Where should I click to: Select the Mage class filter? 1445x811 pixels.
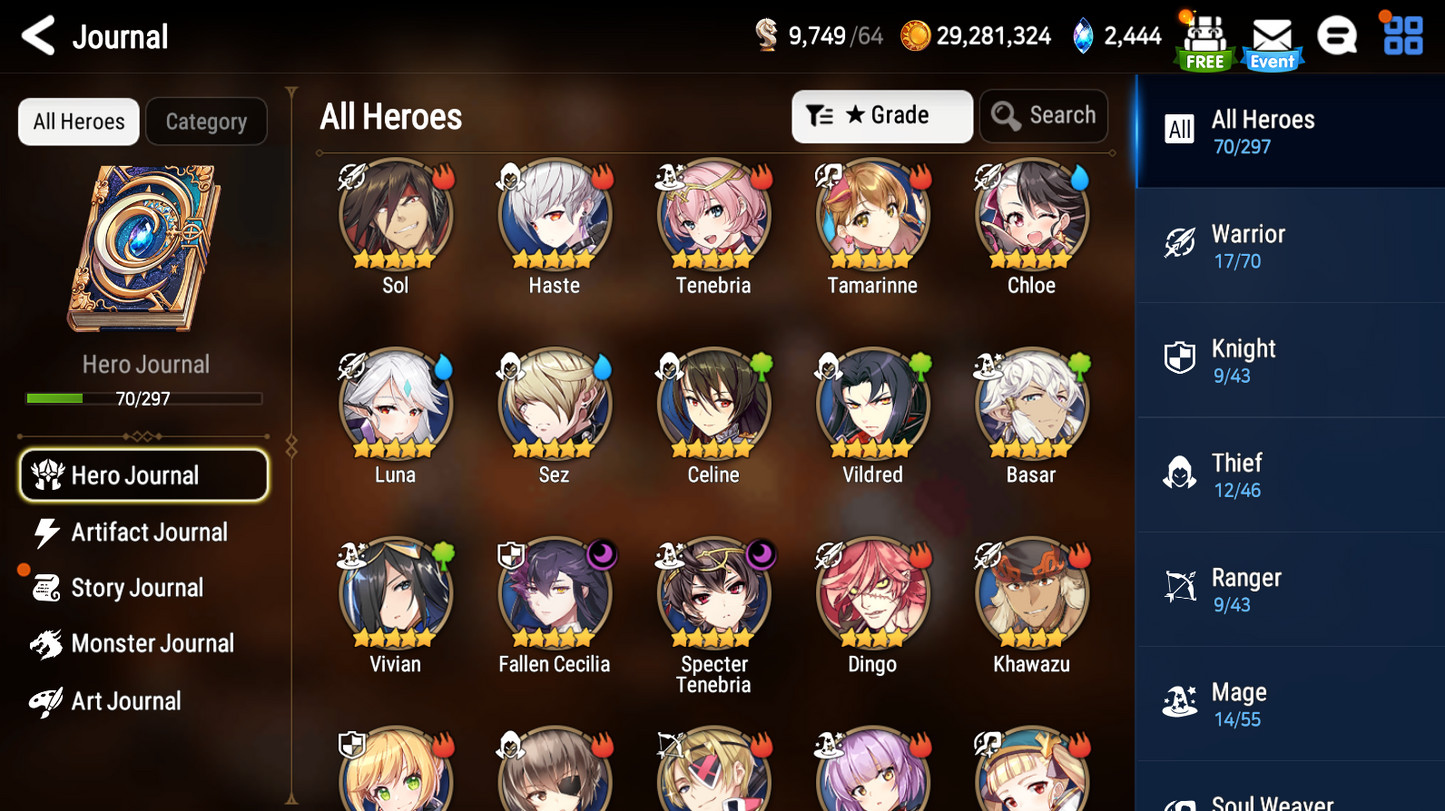tap(1289, 704)
